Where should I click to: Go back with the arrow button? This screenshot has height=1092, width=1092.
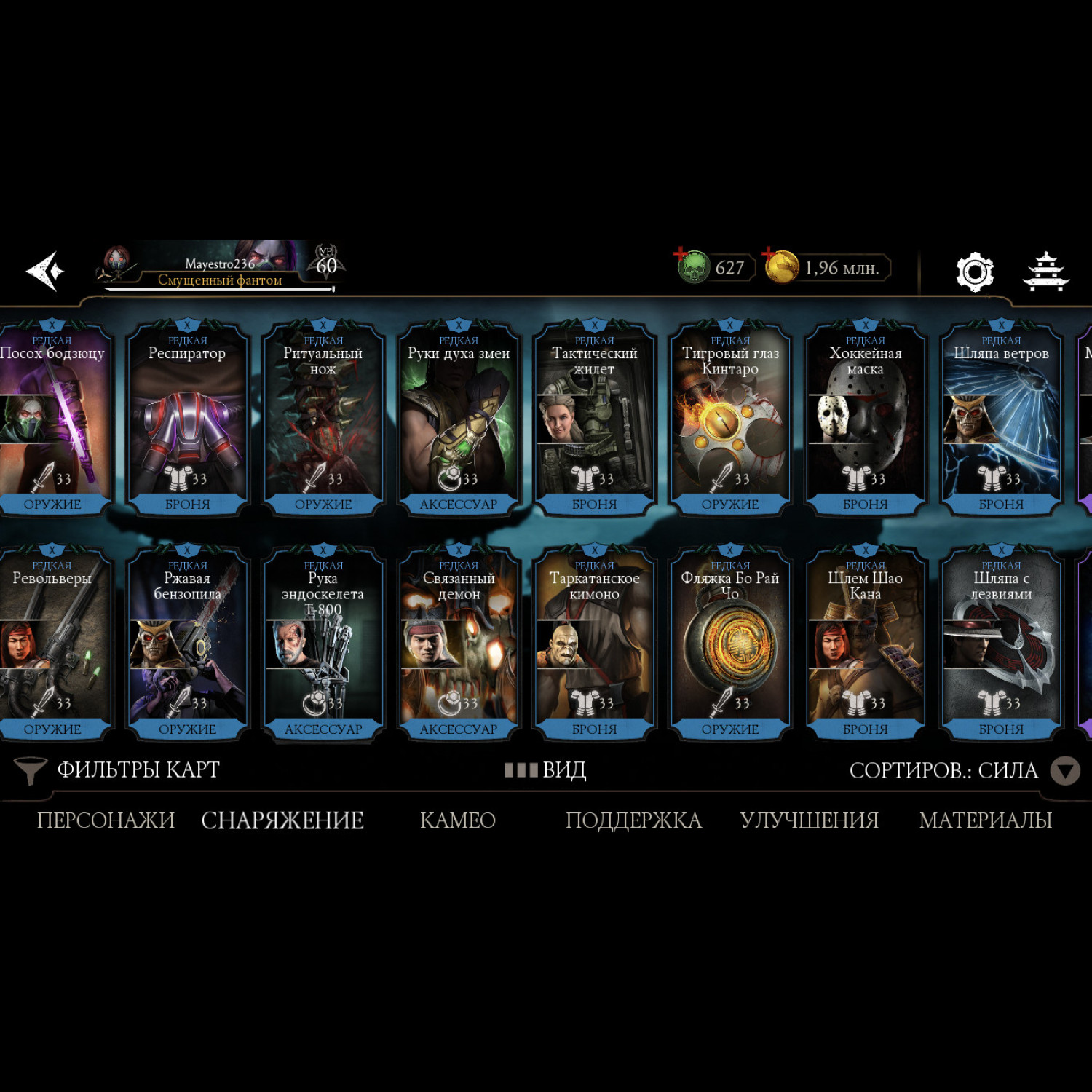tap(45, 271)
